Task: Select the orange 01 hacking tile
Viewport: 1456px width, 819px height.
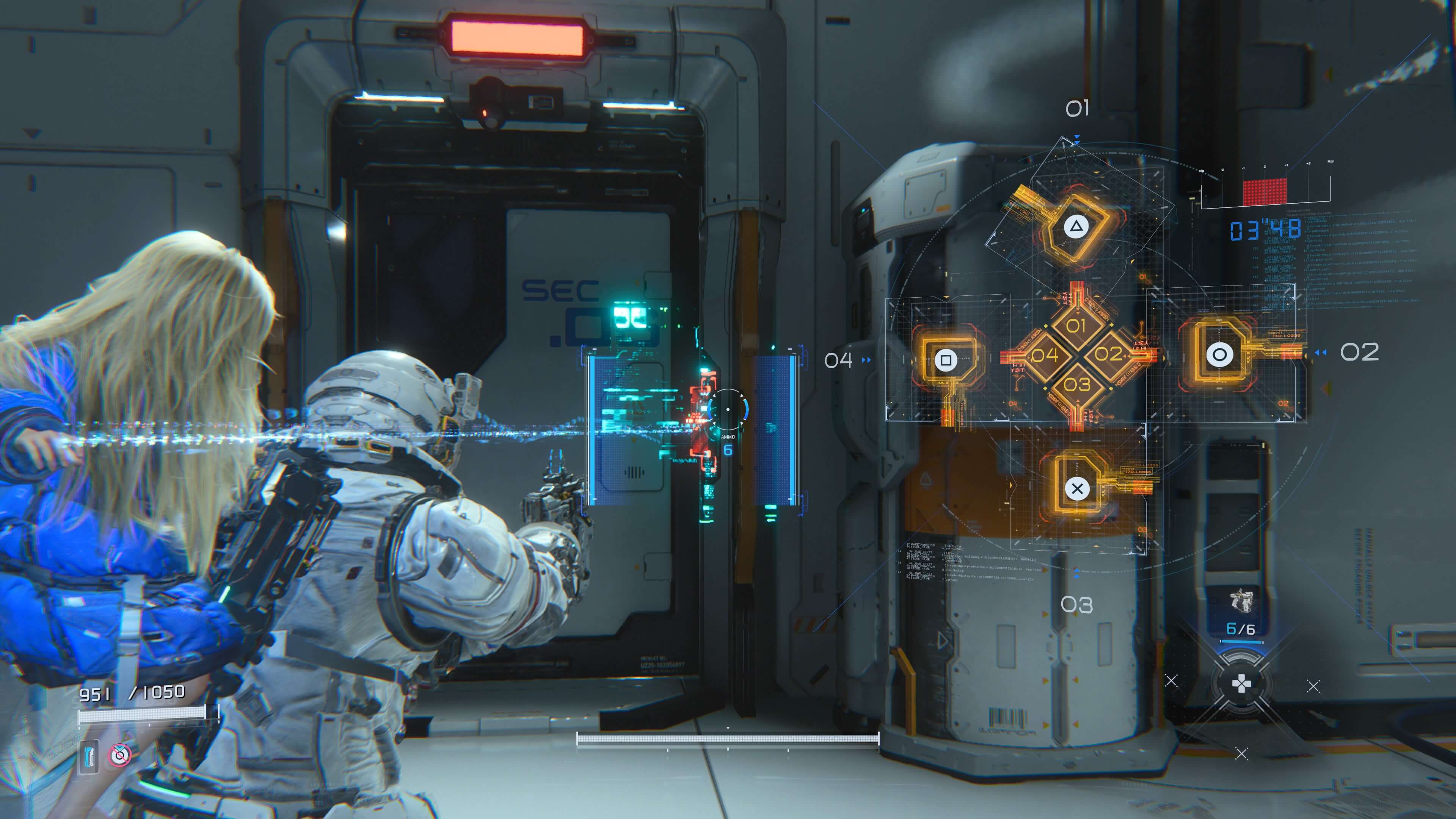Action: [x=1076, y=326]
